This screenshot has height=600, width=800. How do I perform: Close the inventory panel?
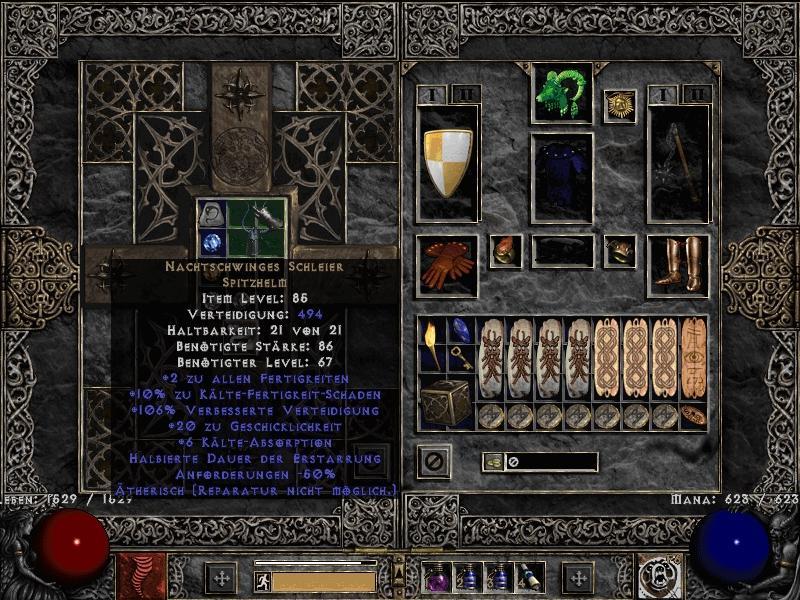pos(433,461)
